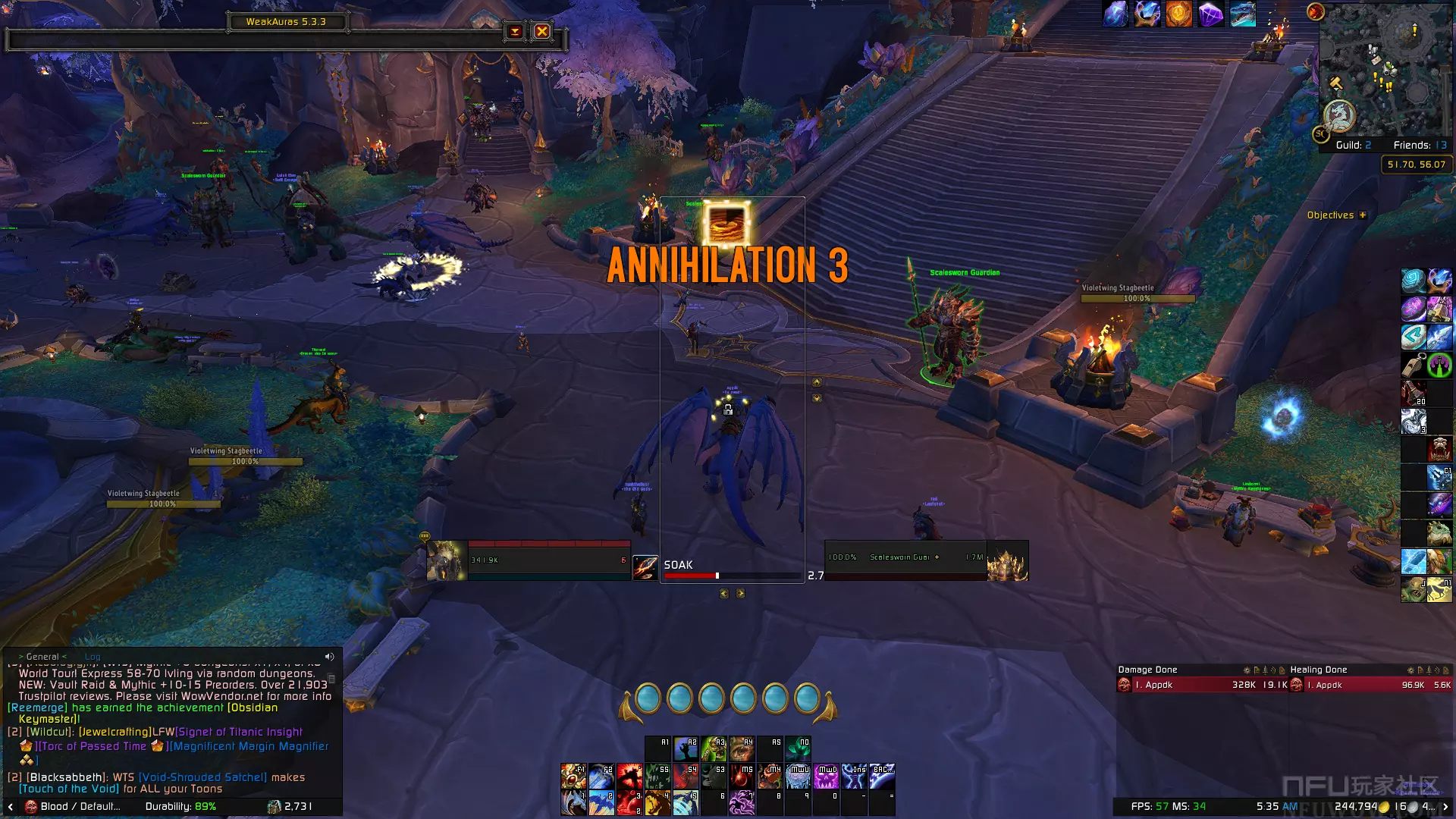Close the WeakAuras options window
Screen dimensions: 1456x819
coord(541,31)
